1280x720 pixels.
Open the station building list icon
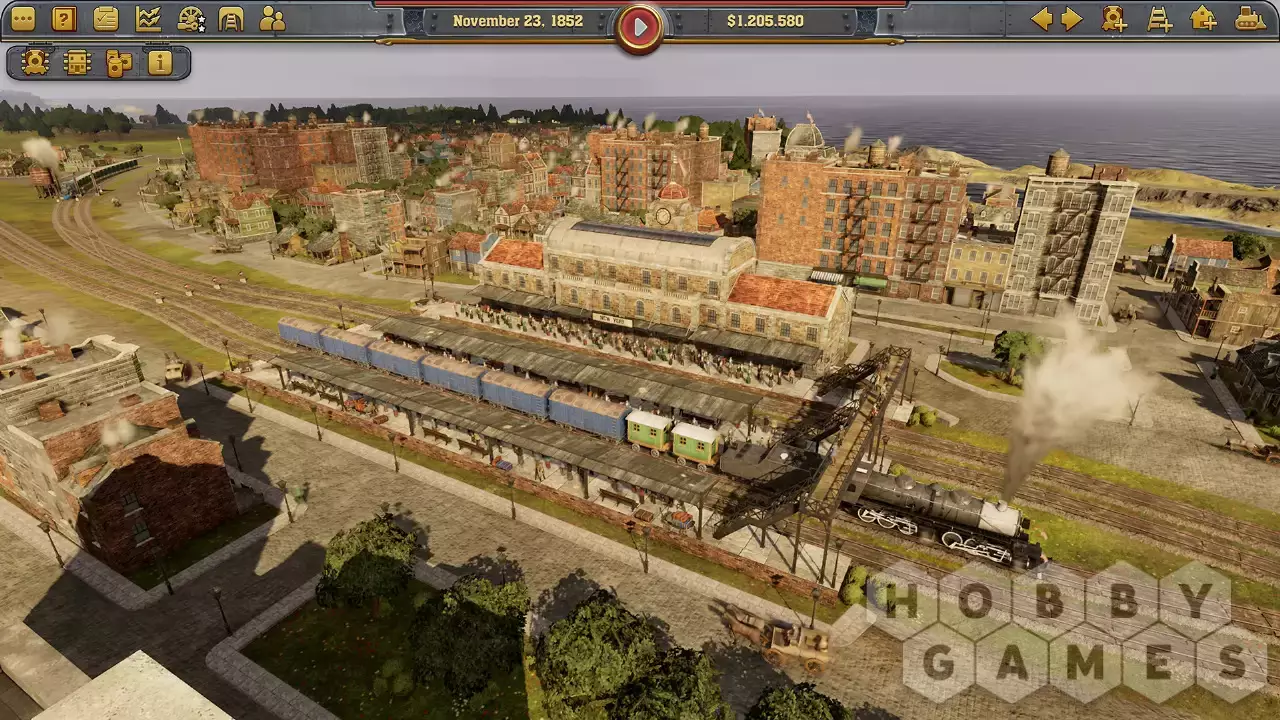pos(77,63)
